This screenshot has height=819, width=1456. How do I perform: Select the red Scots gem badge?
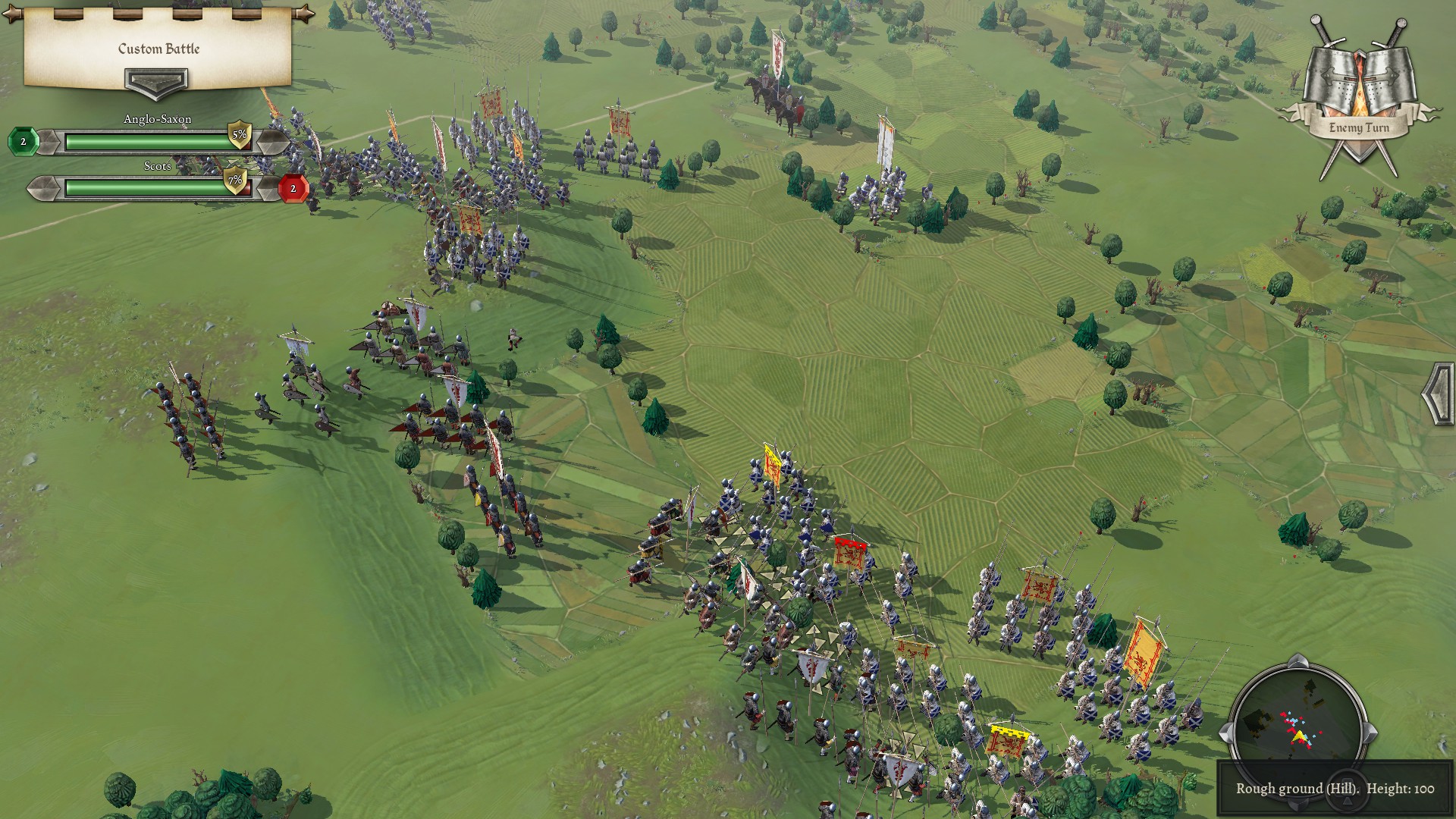tap(293, 188)
